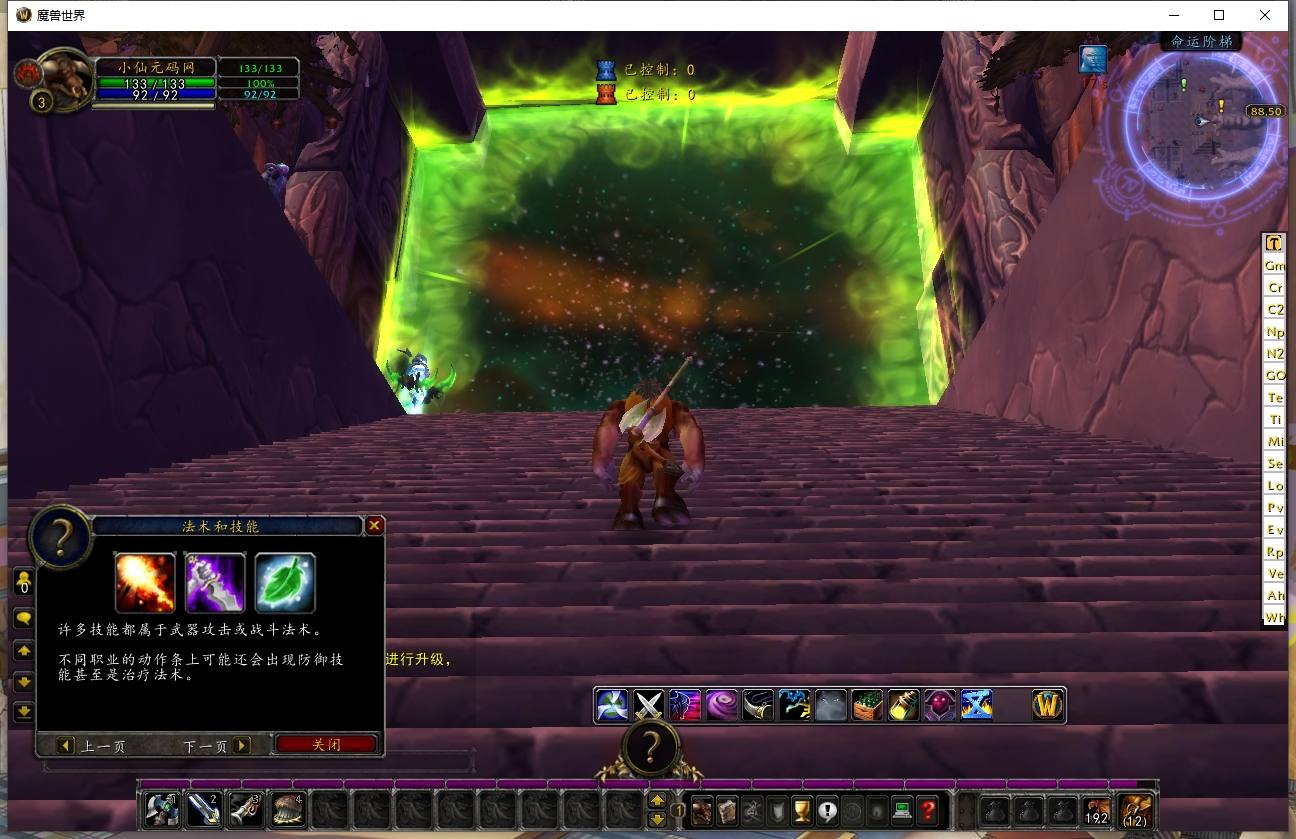The image size is (1296, 839).
Task: Maximize the game window
Action: coord(1219,15)
